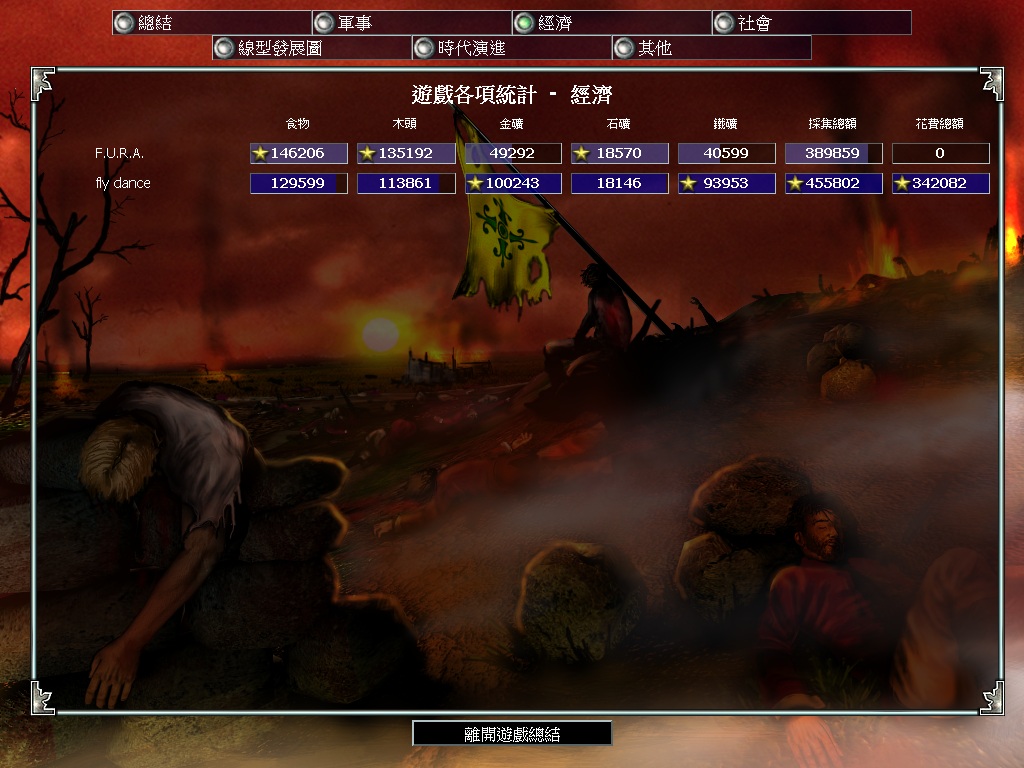Select the 經濟 economy tab
Image resolution: width=1024 pixels, height=768 pixels.
[611, 22]
